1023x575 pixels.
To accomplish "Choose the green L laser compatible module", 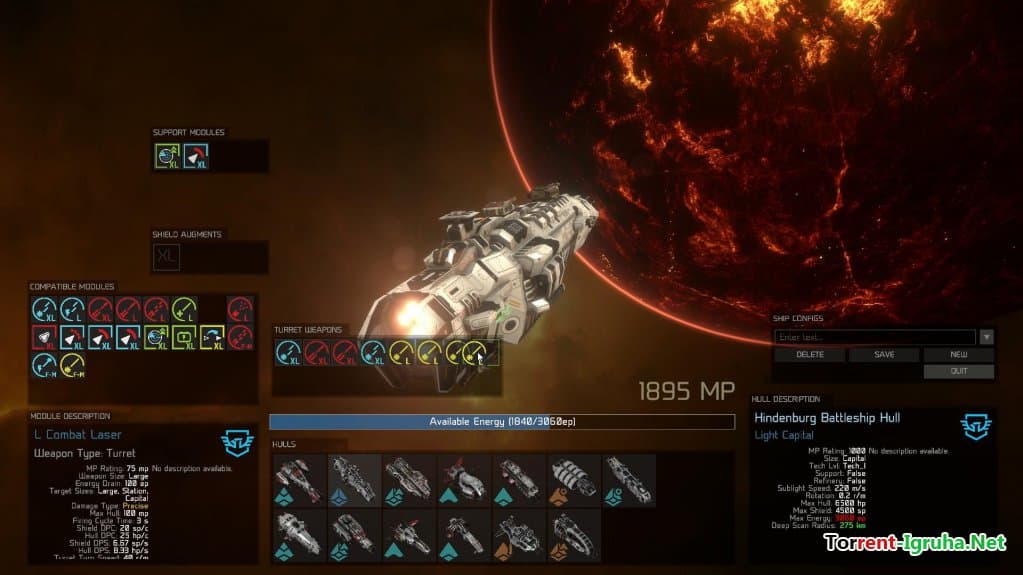I will [184, 310].
